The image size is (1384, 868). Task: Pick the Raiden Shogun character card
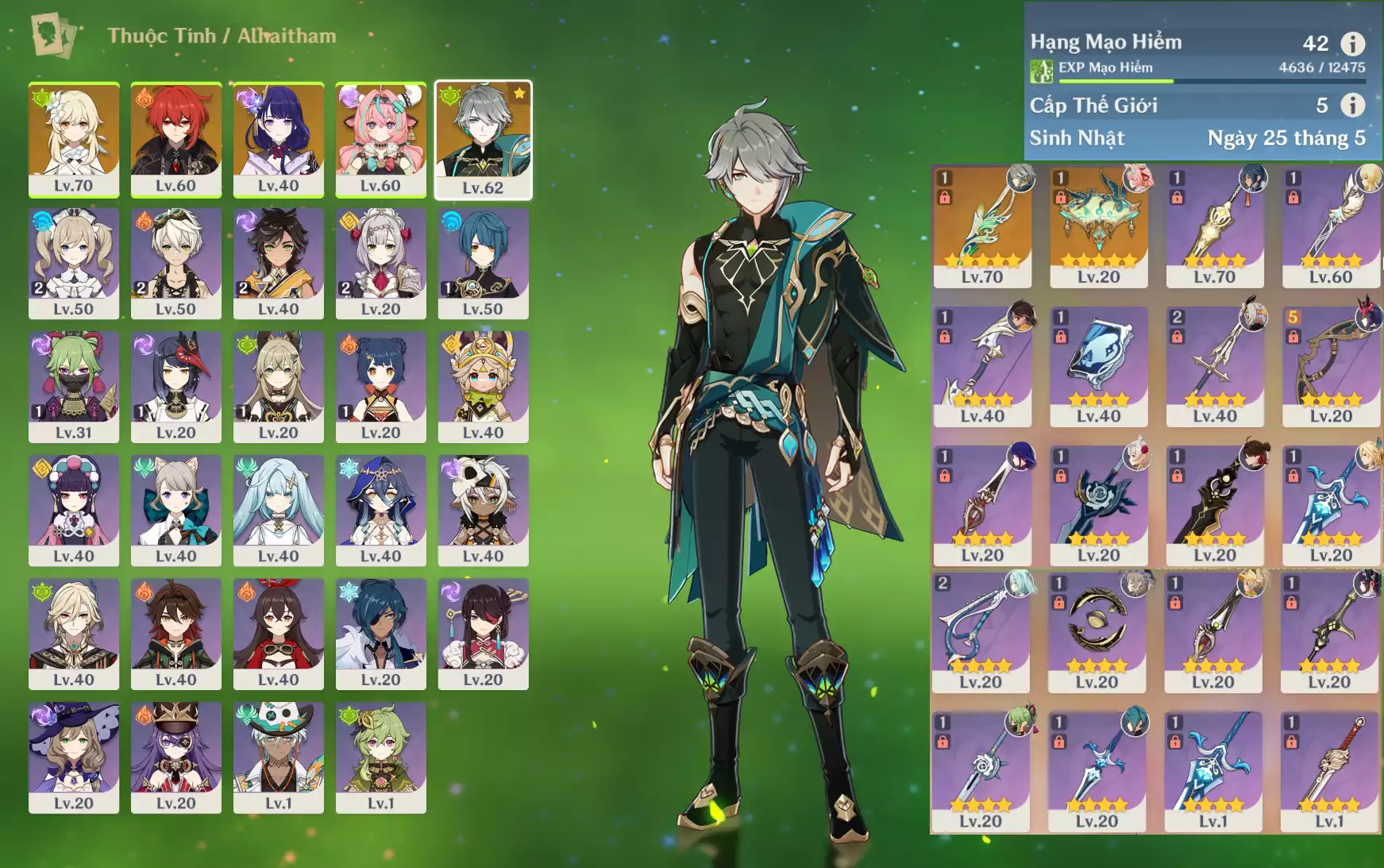[x=278, y=139]
